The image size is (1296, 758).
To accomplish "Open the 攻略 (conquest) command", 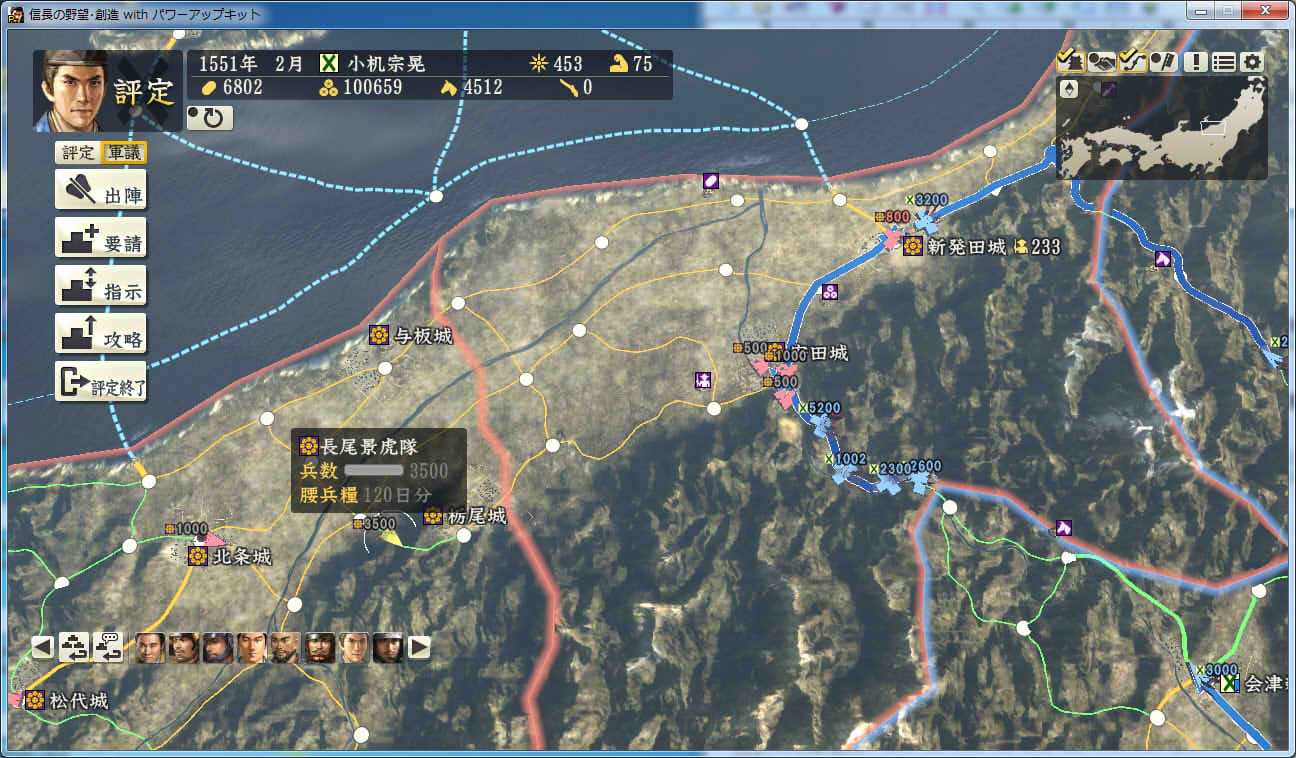I will (x=101, y=334).
